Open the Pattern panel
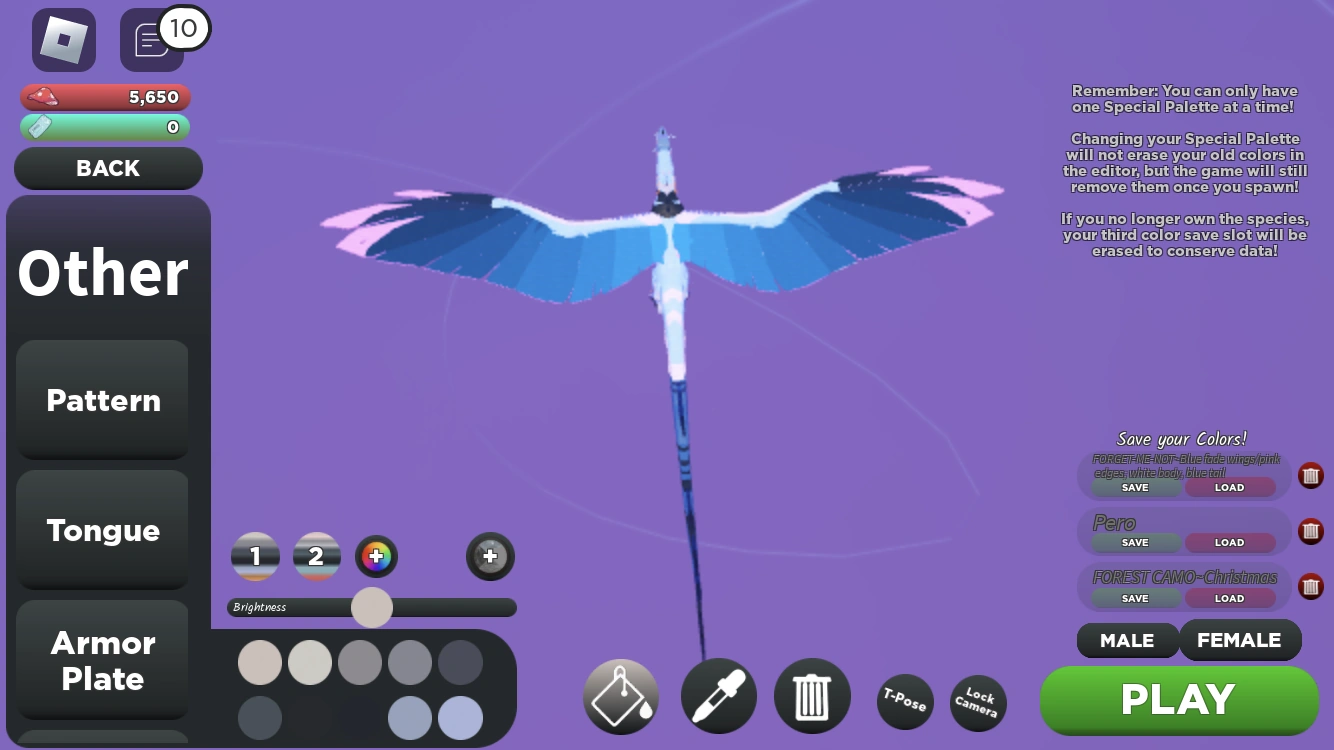1334x750 pixels. coord(102,400)
